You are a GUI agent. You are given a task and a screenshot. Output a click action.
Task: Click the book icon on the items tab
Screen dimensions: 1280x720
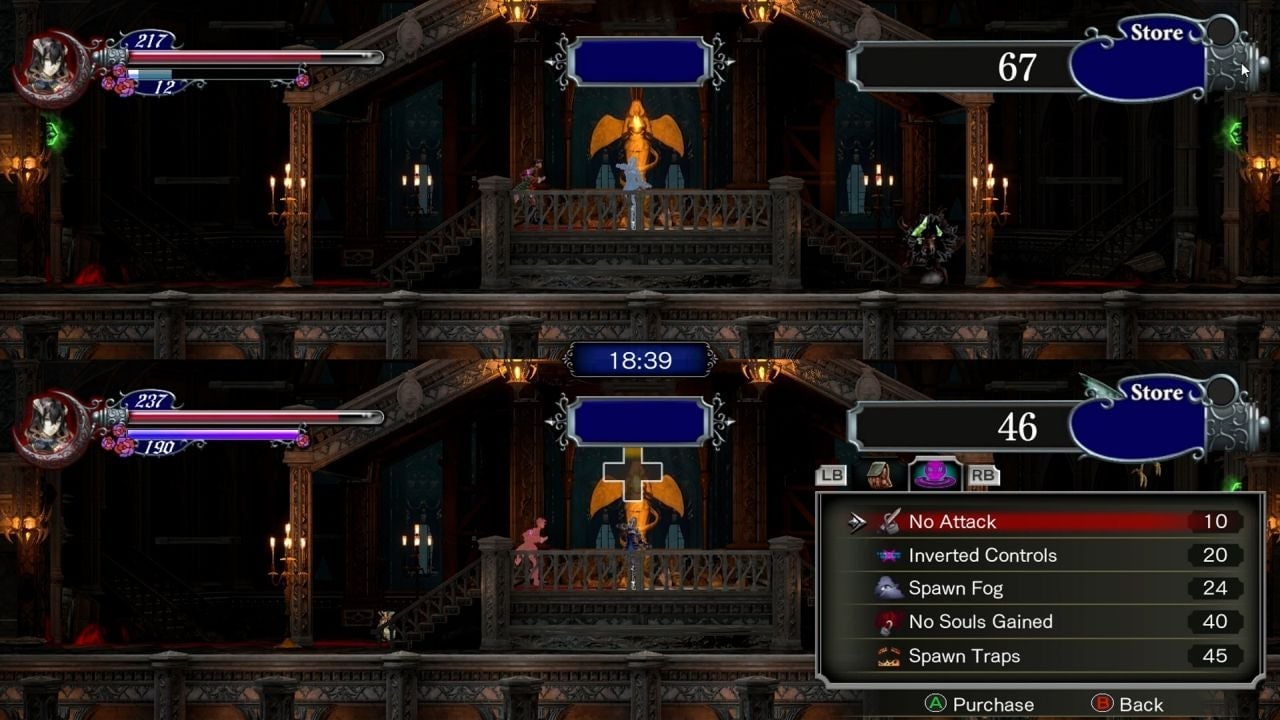point(879,474)
